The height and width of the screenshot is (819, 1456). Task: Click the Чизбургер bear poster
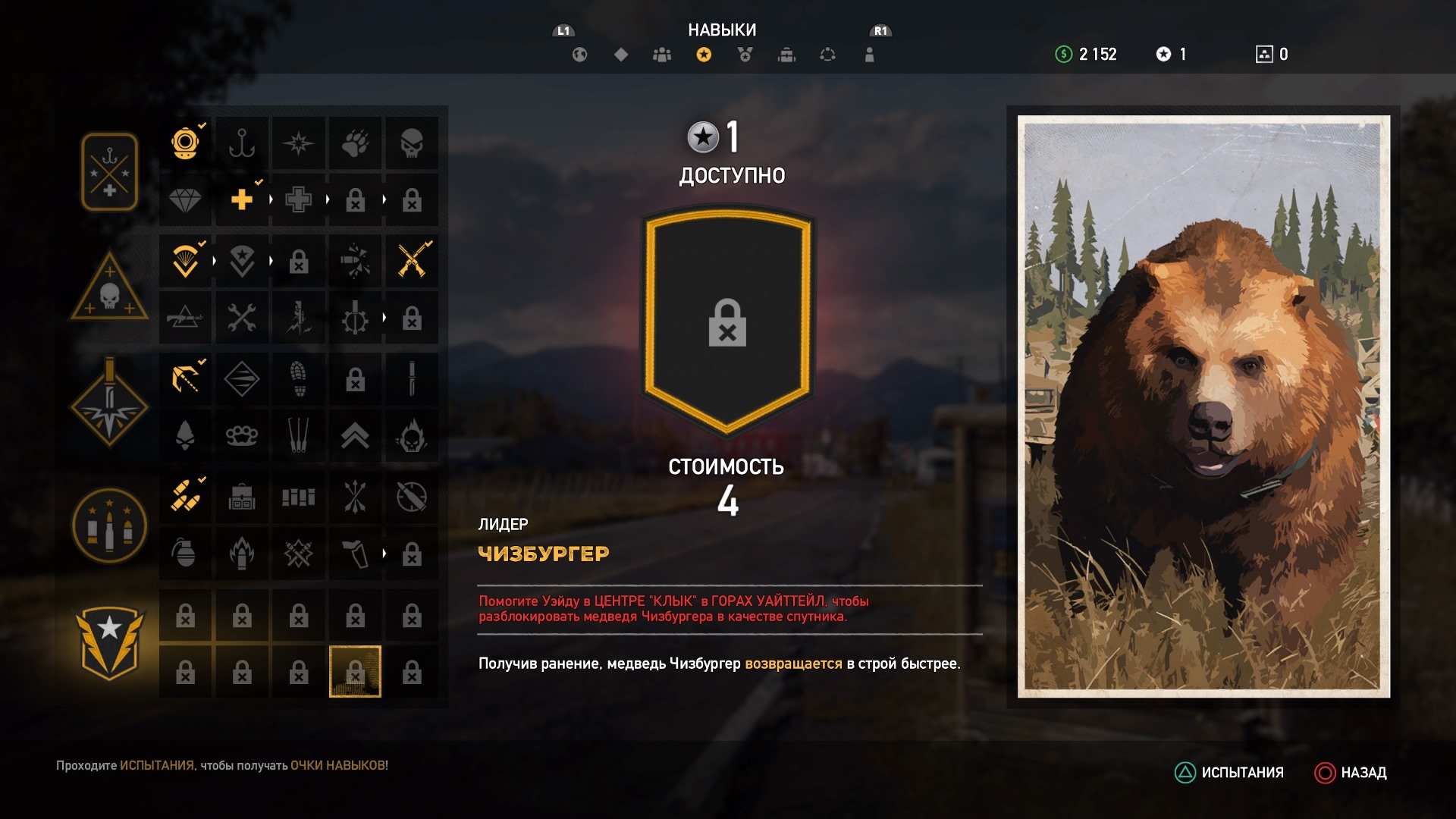click(x=1202, y=402)
